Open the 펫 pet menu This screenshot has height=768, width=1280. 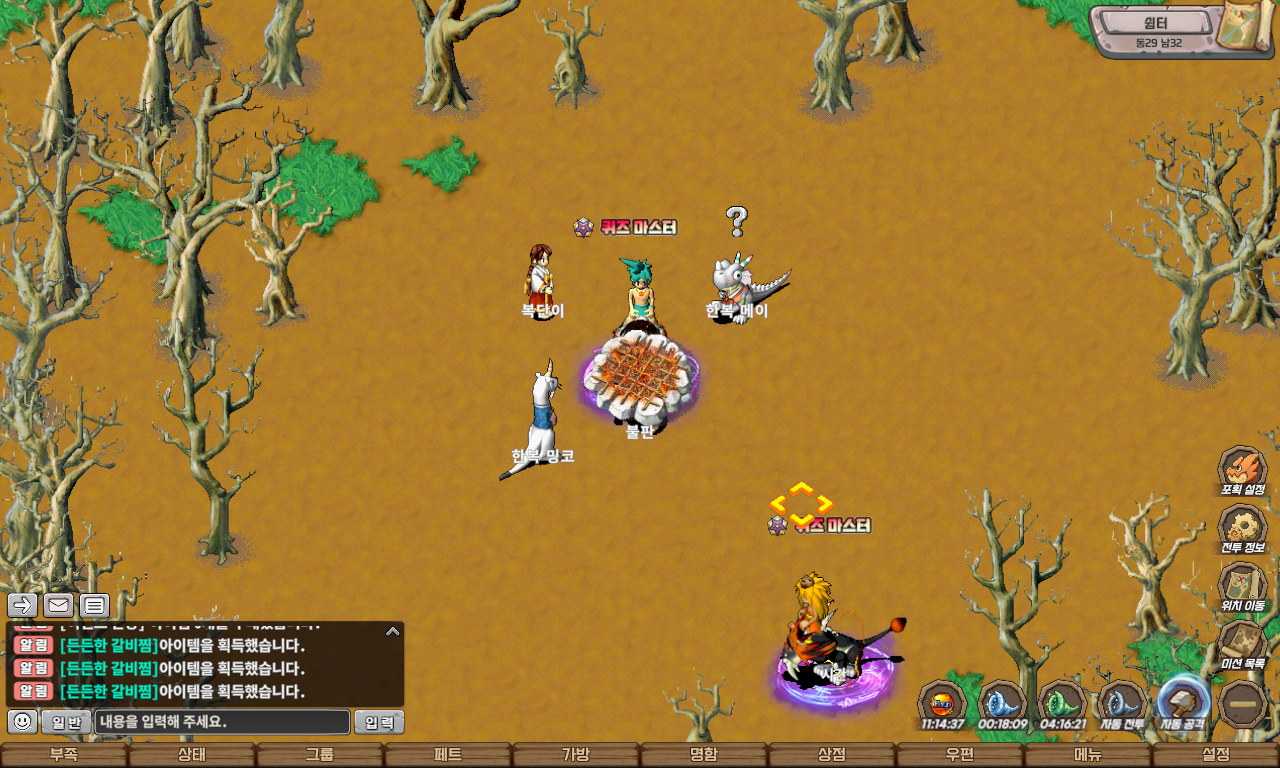[x=448, y=755]
